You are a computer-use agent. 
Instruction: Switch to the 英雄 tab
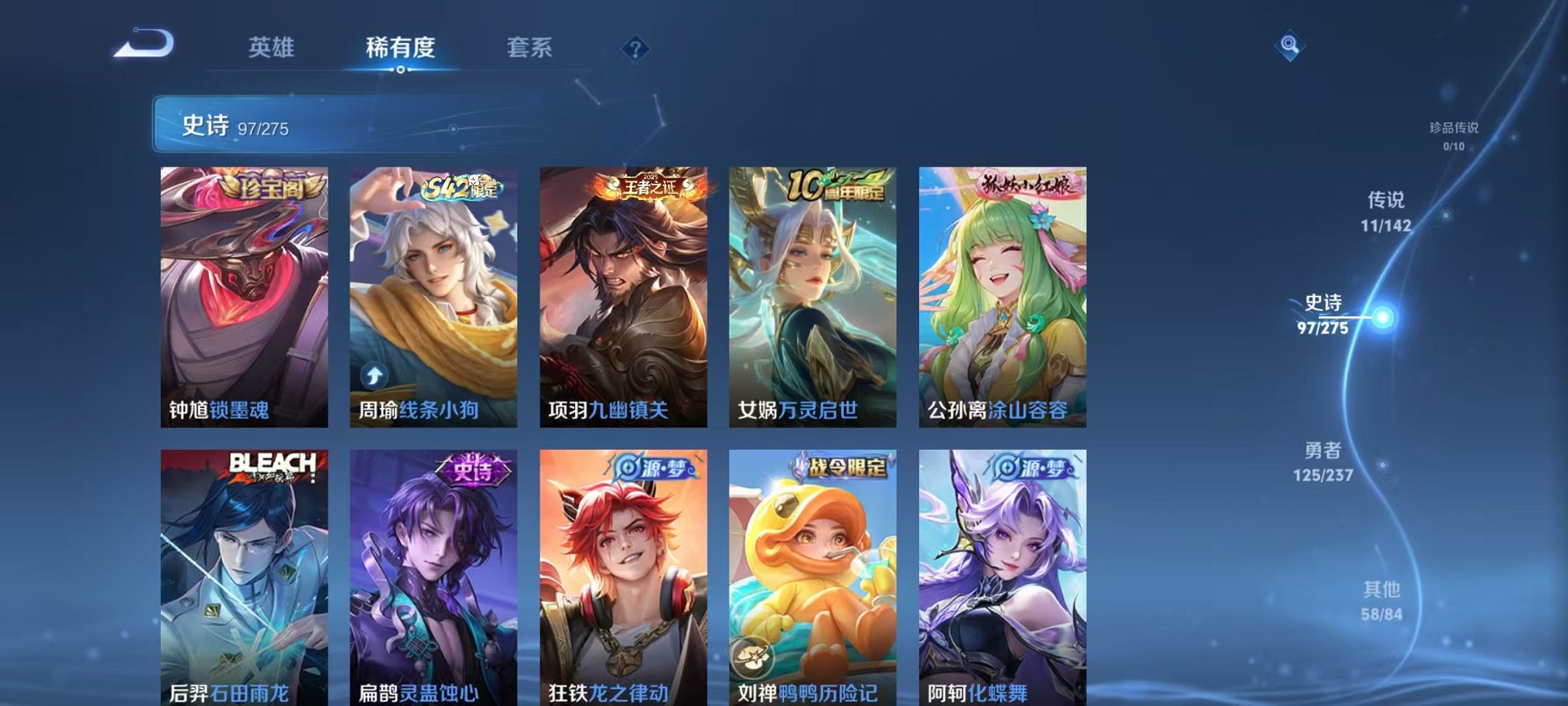(273, 48)
